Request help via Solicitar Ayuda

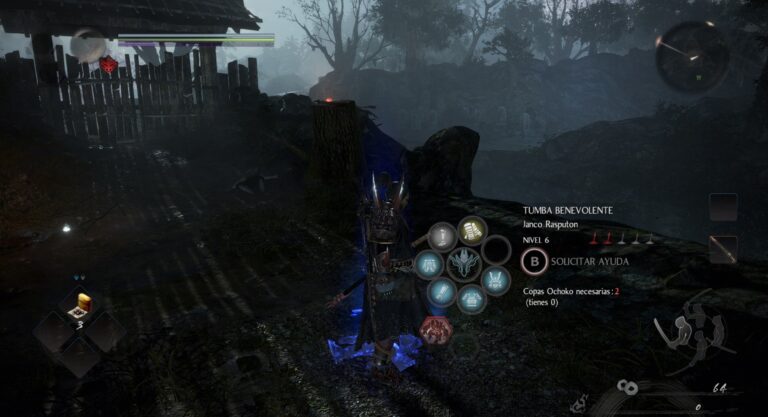click(535, 262)
